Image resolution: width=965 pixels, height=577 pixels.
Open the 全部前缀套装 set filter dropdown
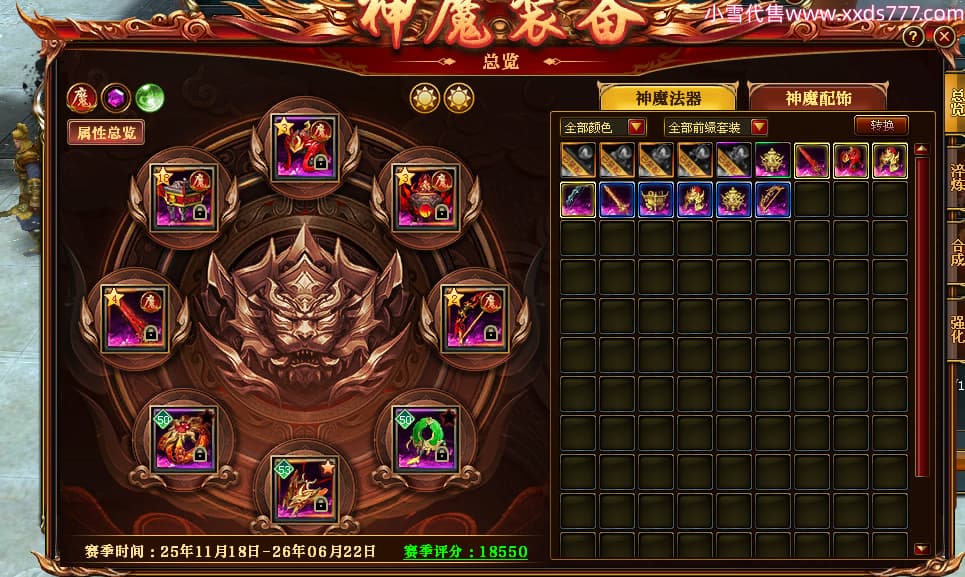716,127
